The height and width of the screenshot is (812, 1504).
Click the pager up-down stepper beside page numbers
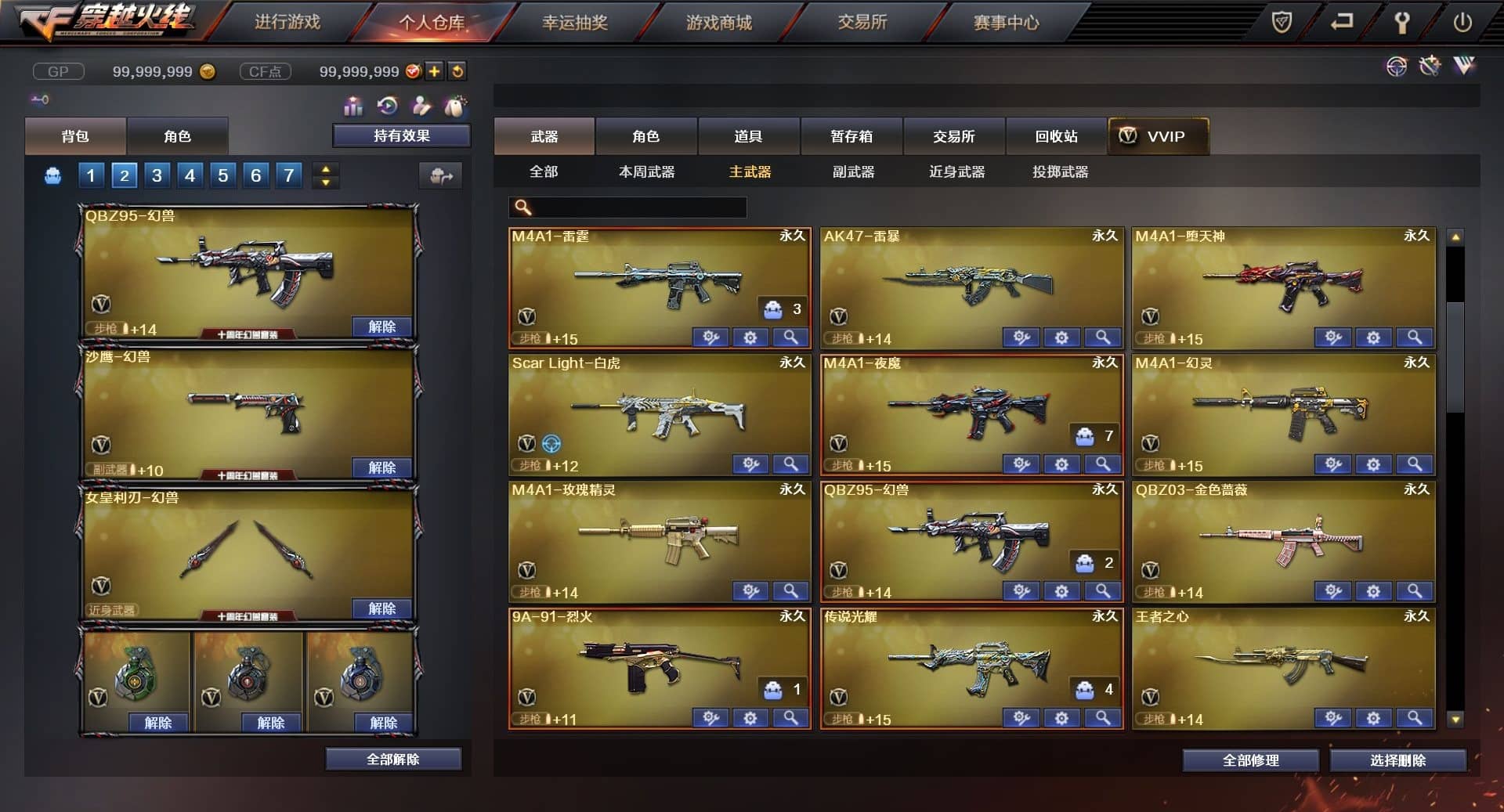coord(325,175)
